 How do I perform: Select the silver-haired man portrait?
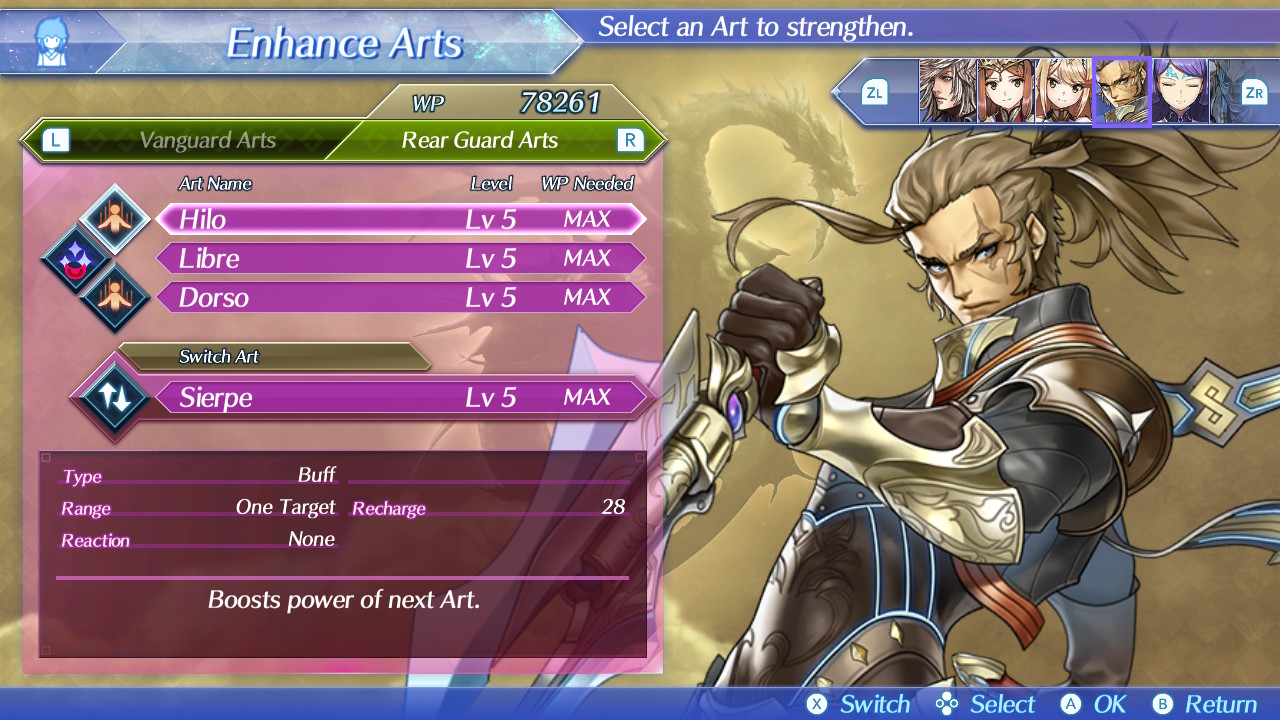947,92
